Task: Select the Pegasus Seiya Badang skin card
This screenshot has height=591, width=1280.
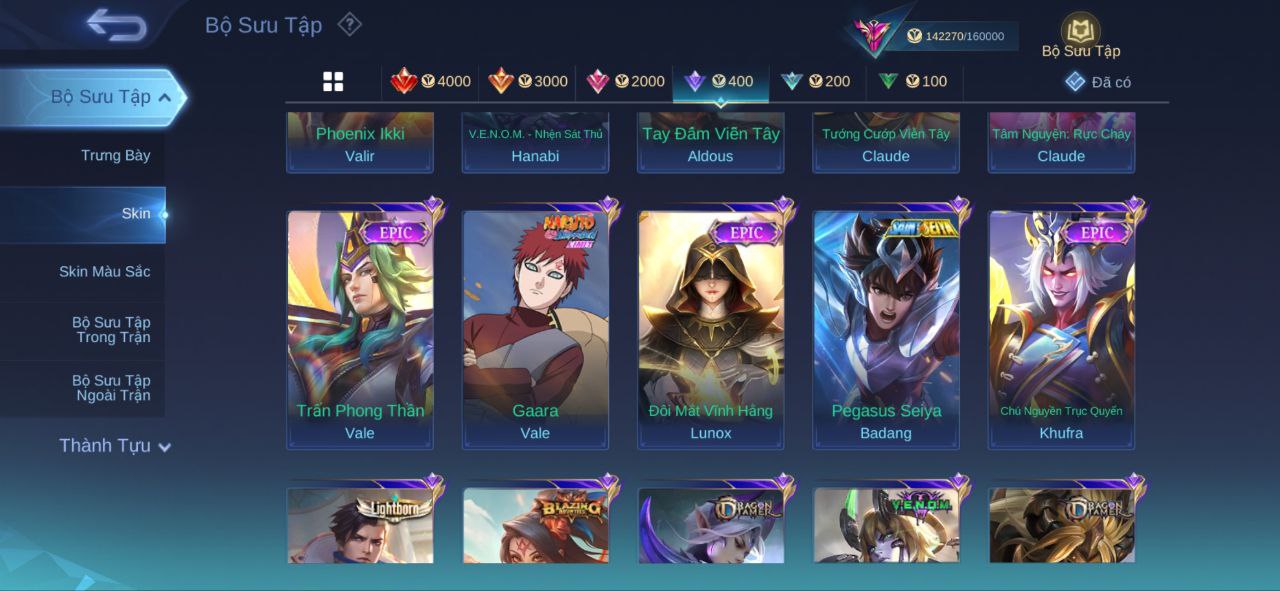Action: click(886, 329)
